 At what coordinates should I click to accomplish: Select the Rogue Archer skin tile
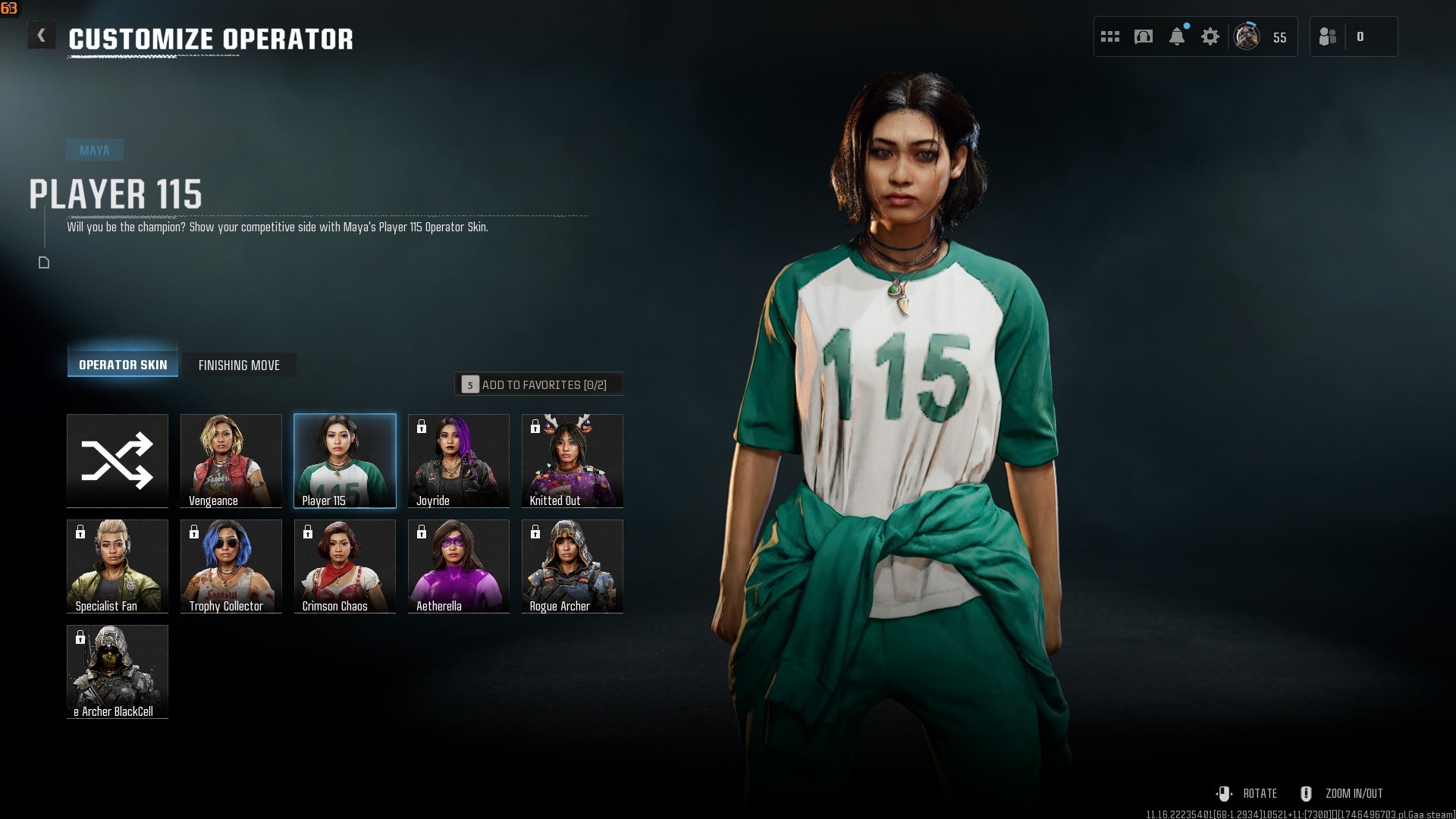point(573,566)
